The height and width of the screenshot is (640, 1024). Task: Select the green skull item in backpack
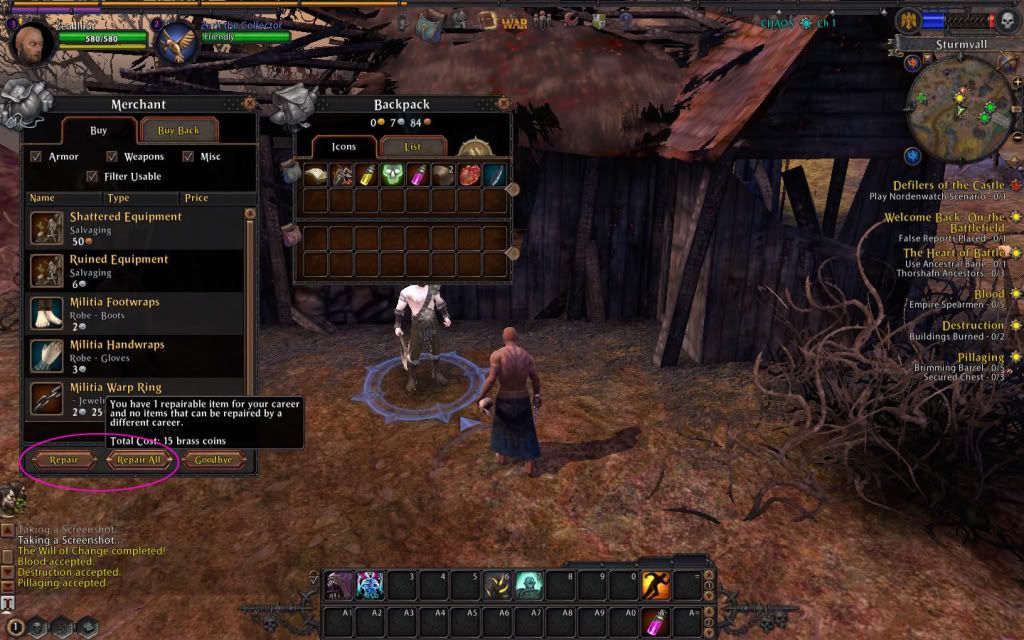click(x=392, y=175)
